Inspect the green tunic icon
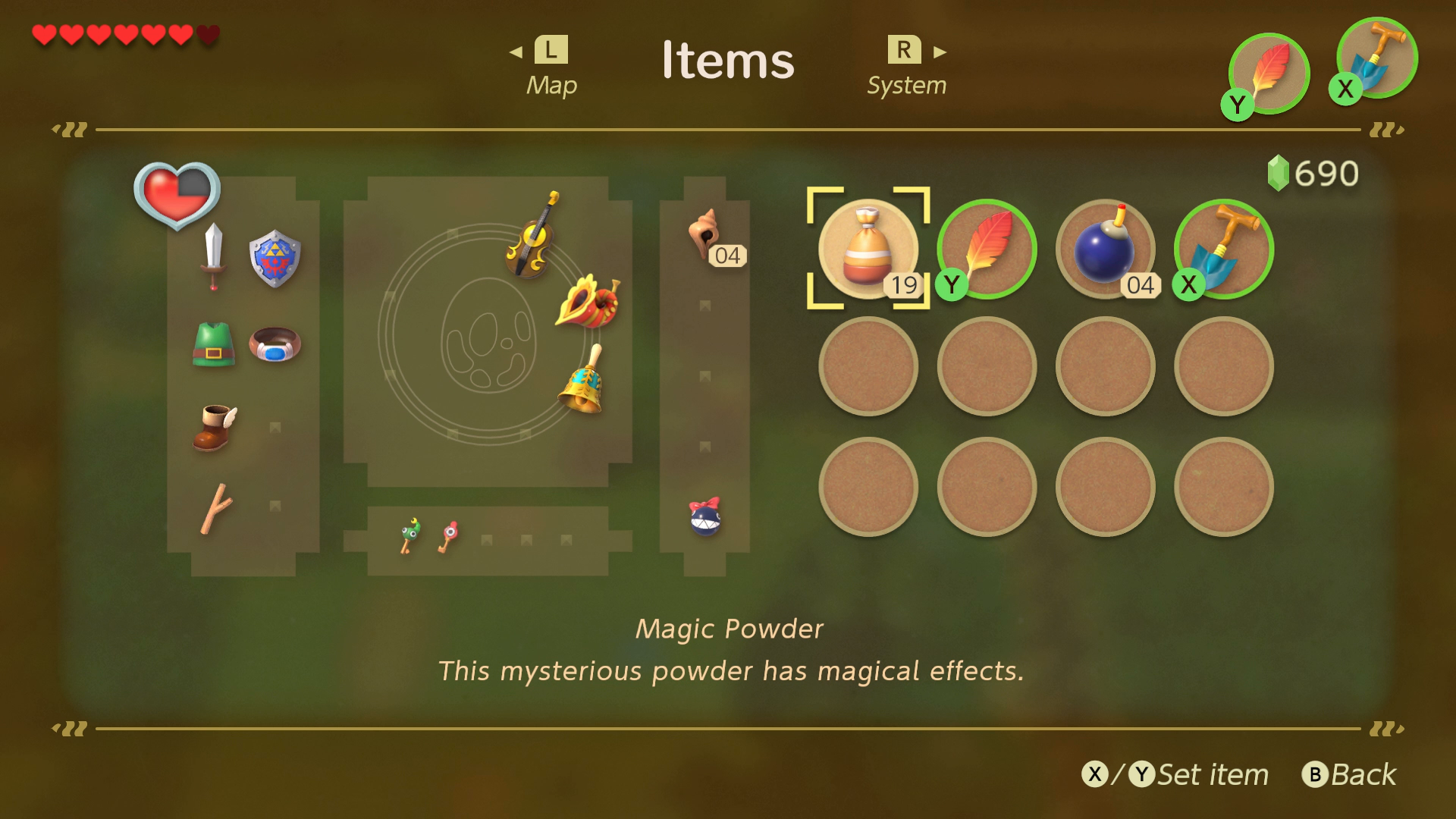 click(213, 344)
